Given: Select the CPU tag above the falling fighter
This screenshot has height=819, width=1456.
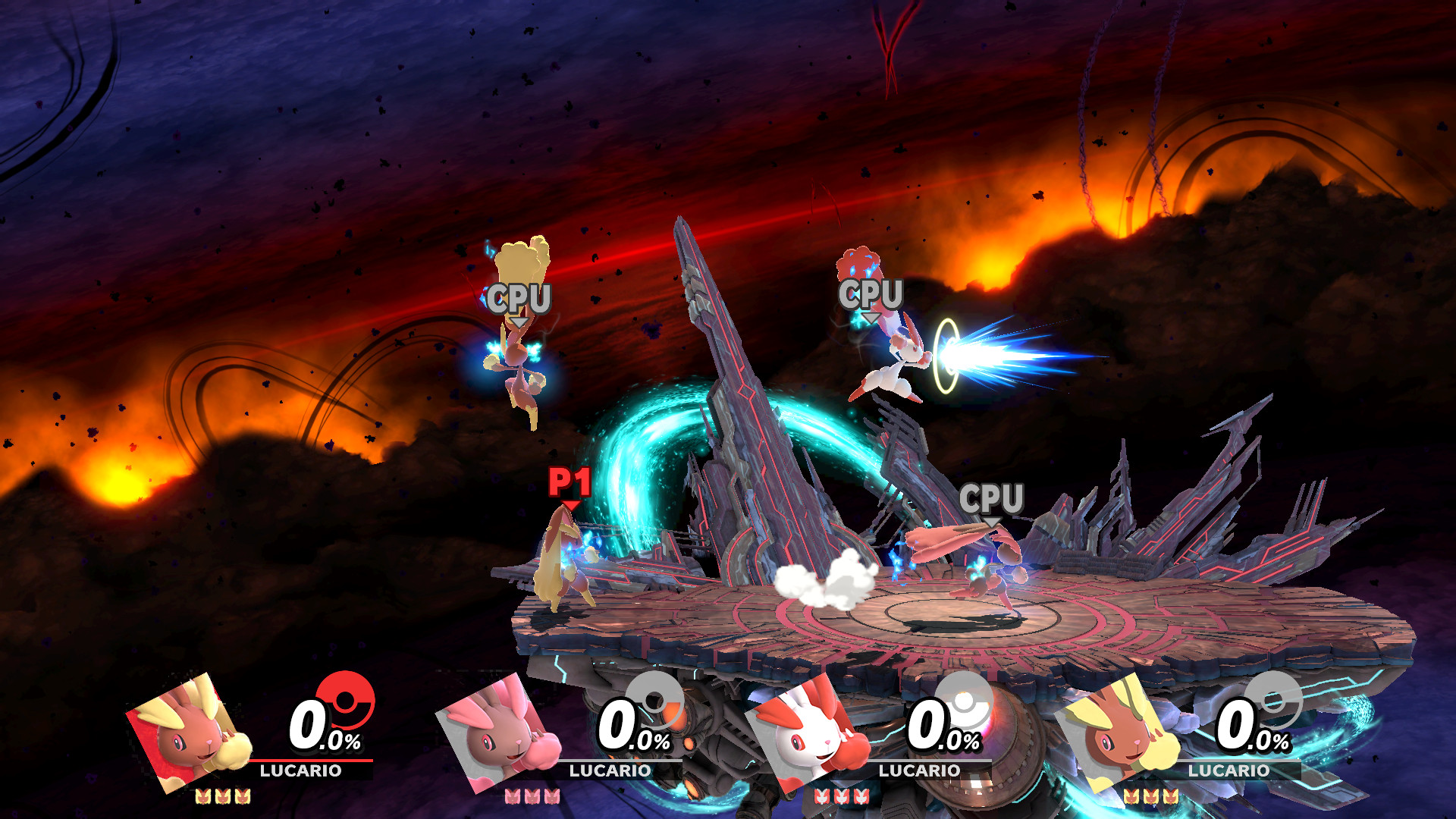Looking at the screenshot, I should 519,299.
